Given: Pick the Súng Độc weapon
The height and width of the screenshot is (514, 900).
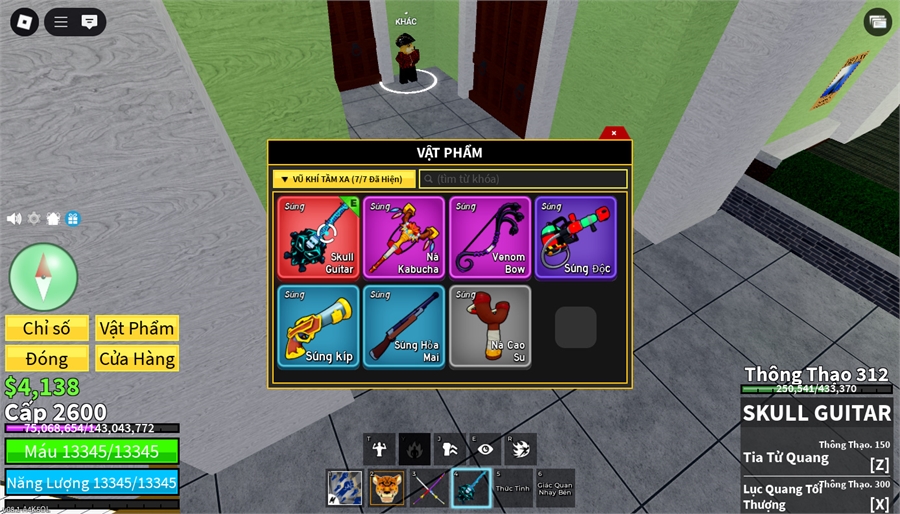Looking at the screenshot, I should 575,237.
